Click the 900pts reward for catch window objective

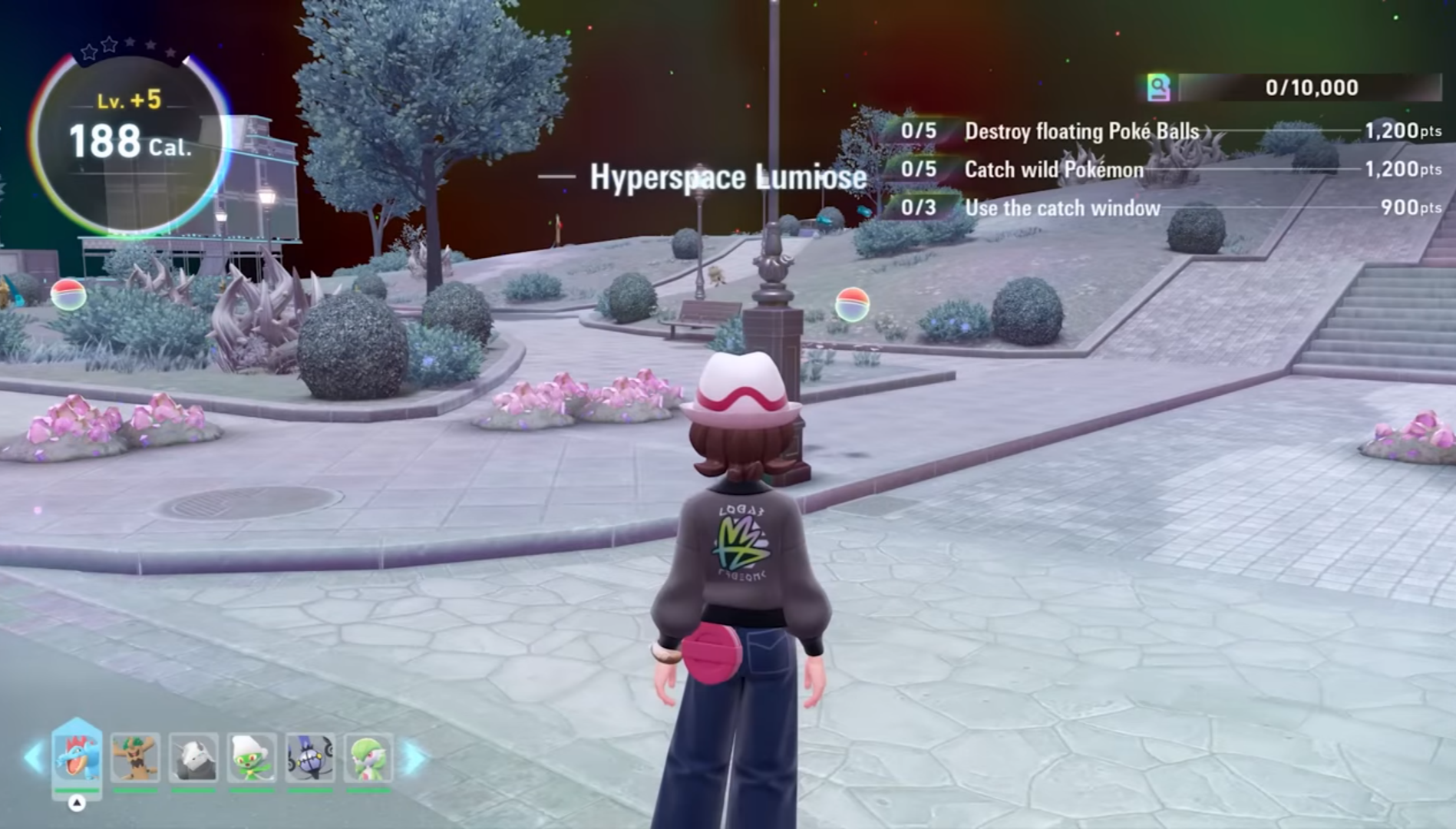click(1409, 206)
